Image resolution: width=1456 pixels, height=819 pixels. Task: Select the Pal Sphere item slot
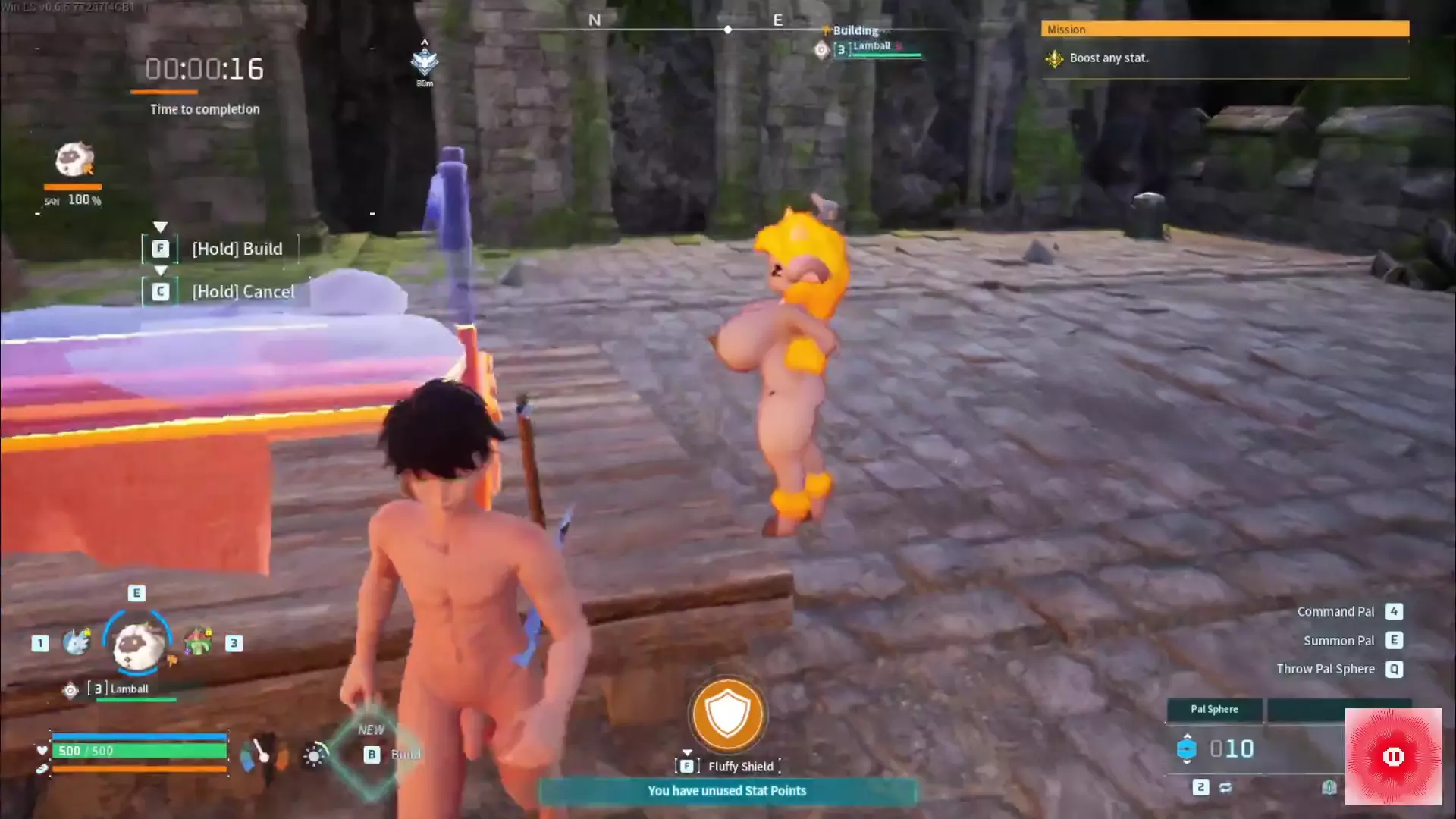click(1214, 709)
